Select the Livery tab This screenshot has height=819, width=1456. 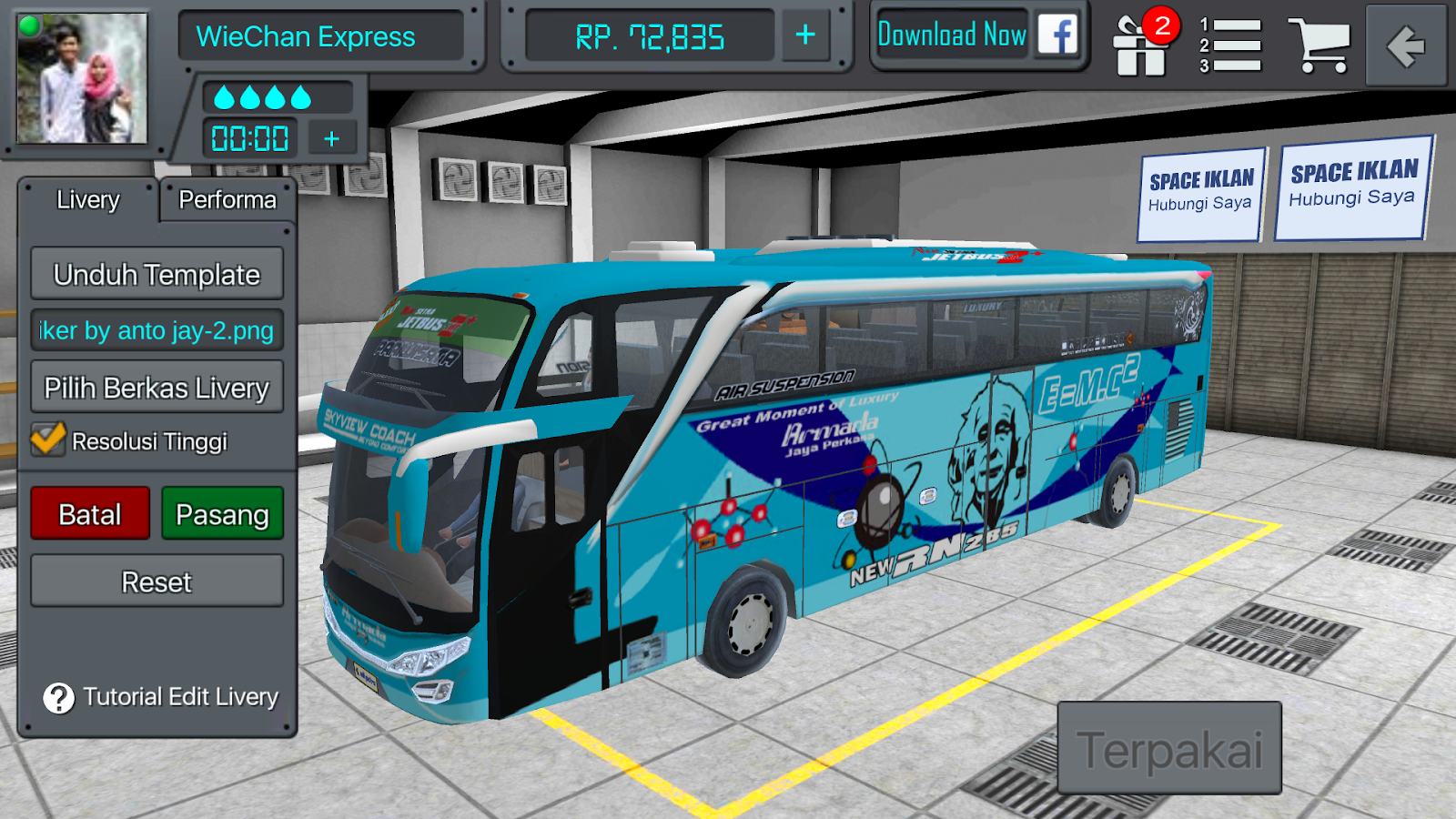[88, 201]
